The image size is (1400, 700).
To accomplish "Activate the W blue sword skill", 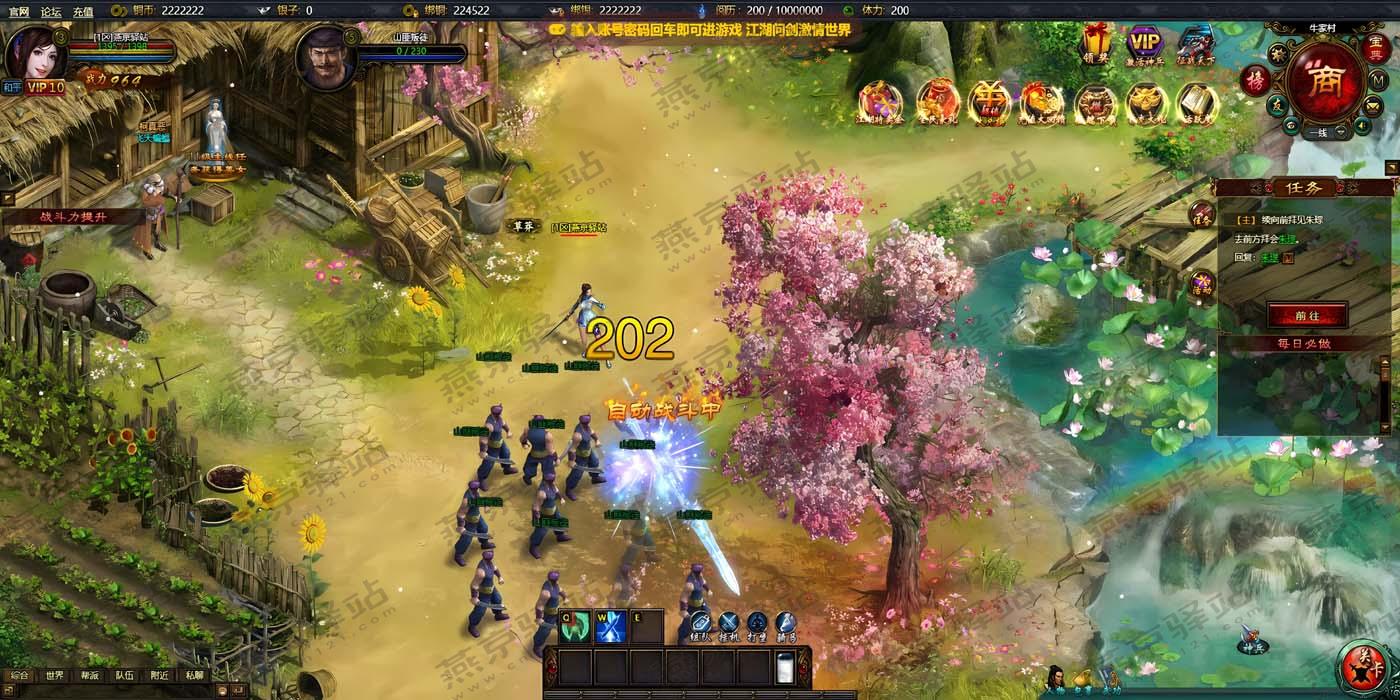I will 610,625.
